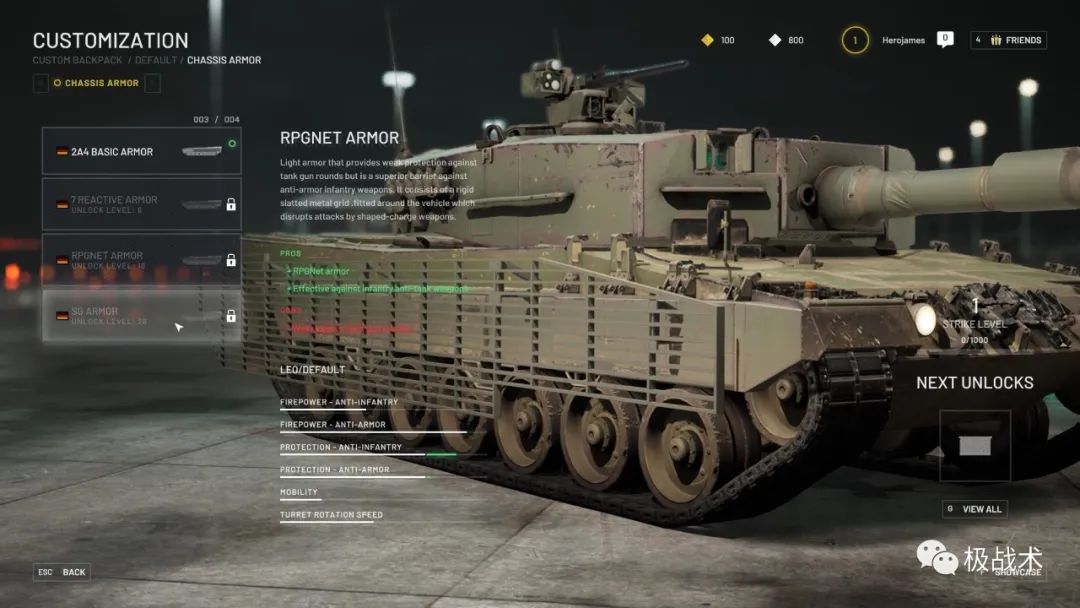Open the Friends list
This screenshot has height=608, width=1080.
(1008, 40)
